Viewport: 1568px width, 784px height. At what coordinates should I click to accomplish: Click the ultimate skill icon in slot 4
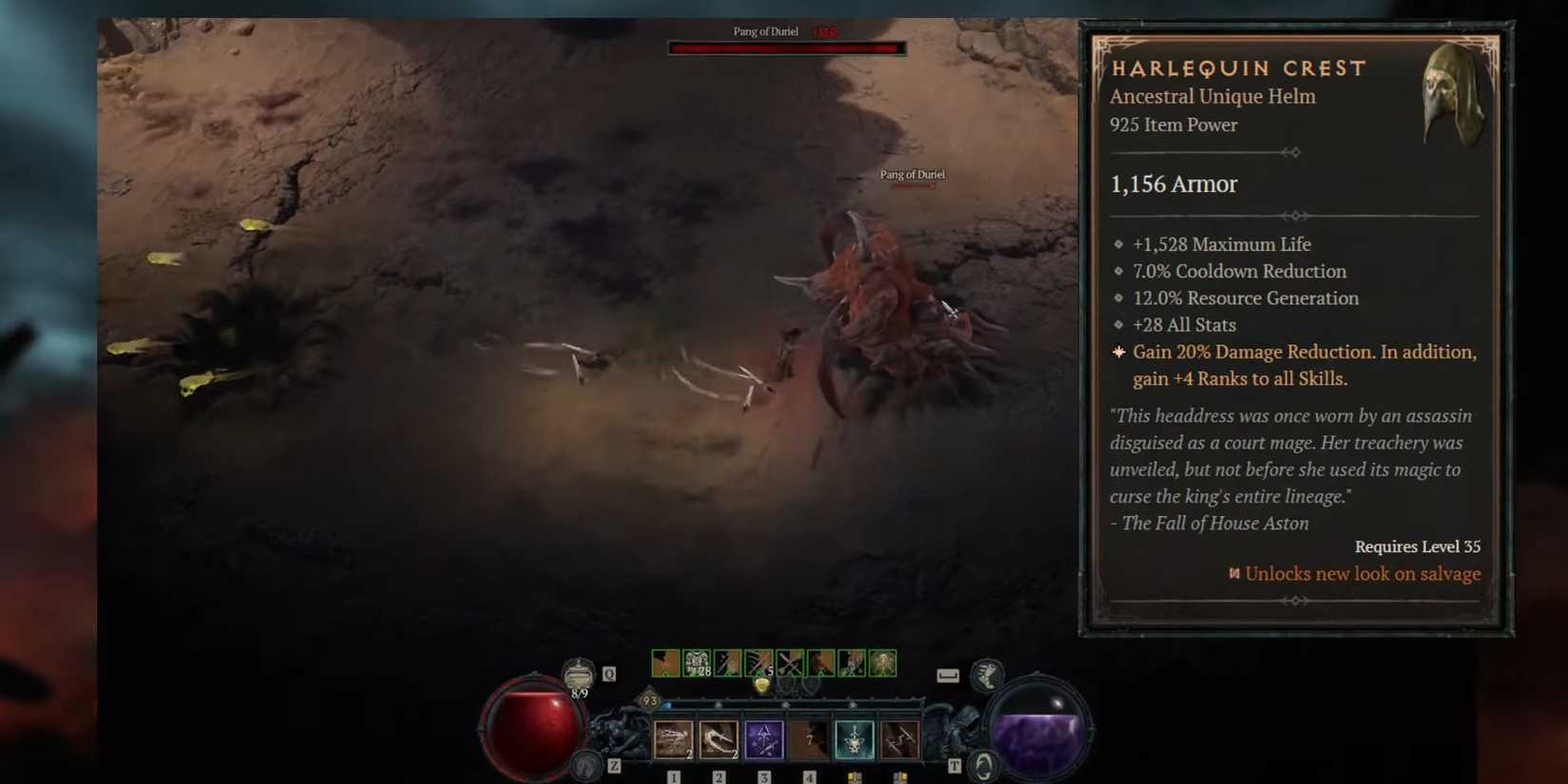[810, 738]
